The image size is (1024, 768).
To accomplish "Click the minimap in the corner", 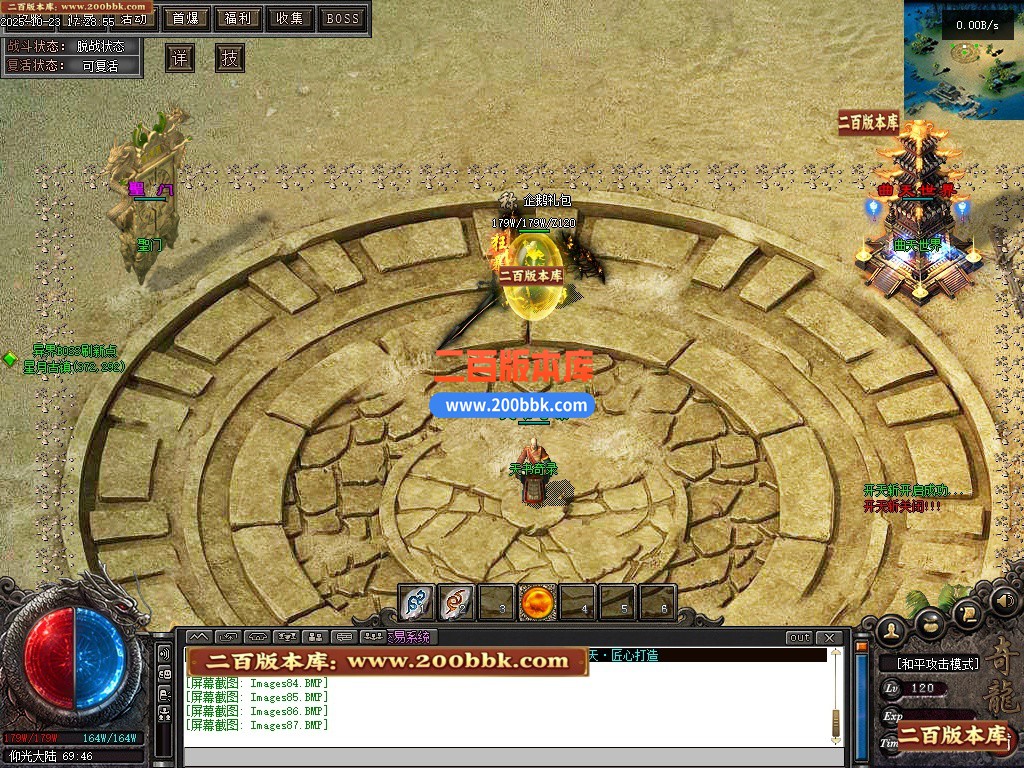I will click(x=963, y=60).
